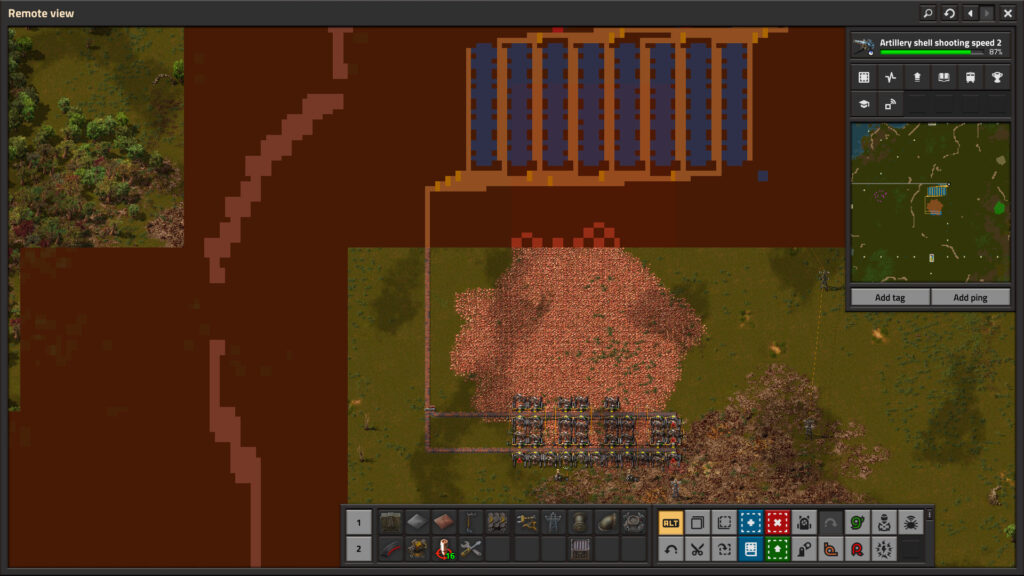The height and width of the screenshot is (576, 1024).
Task: Click the minimap
Action: 930,203
